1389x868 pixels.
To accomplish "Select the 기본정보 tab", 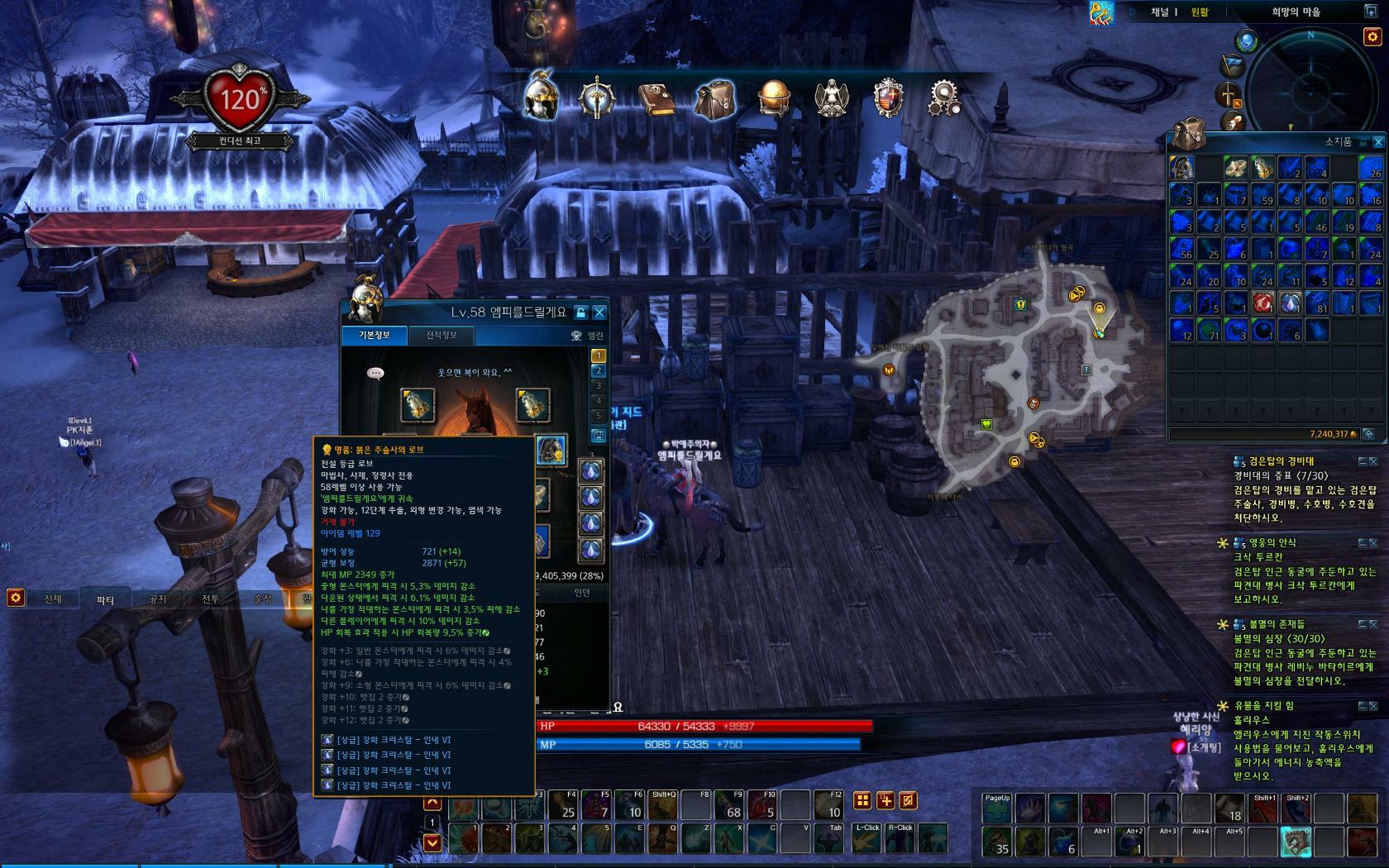I will pos(373,335).
